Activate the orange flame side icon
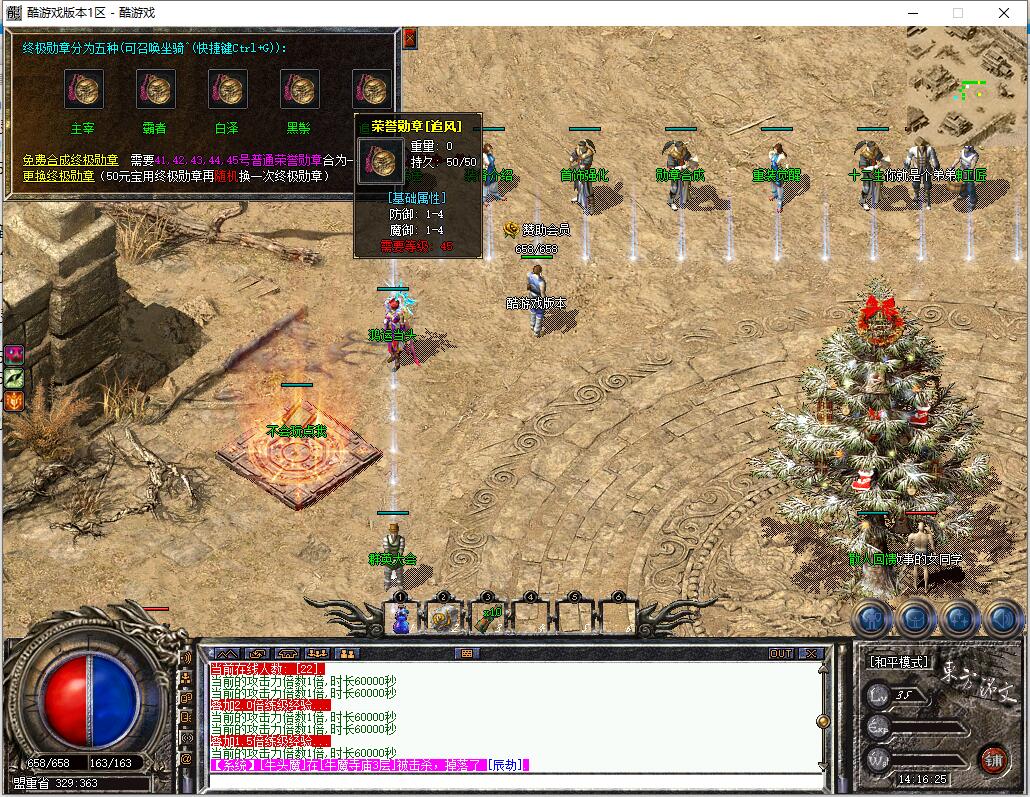 tap(15, 401)
